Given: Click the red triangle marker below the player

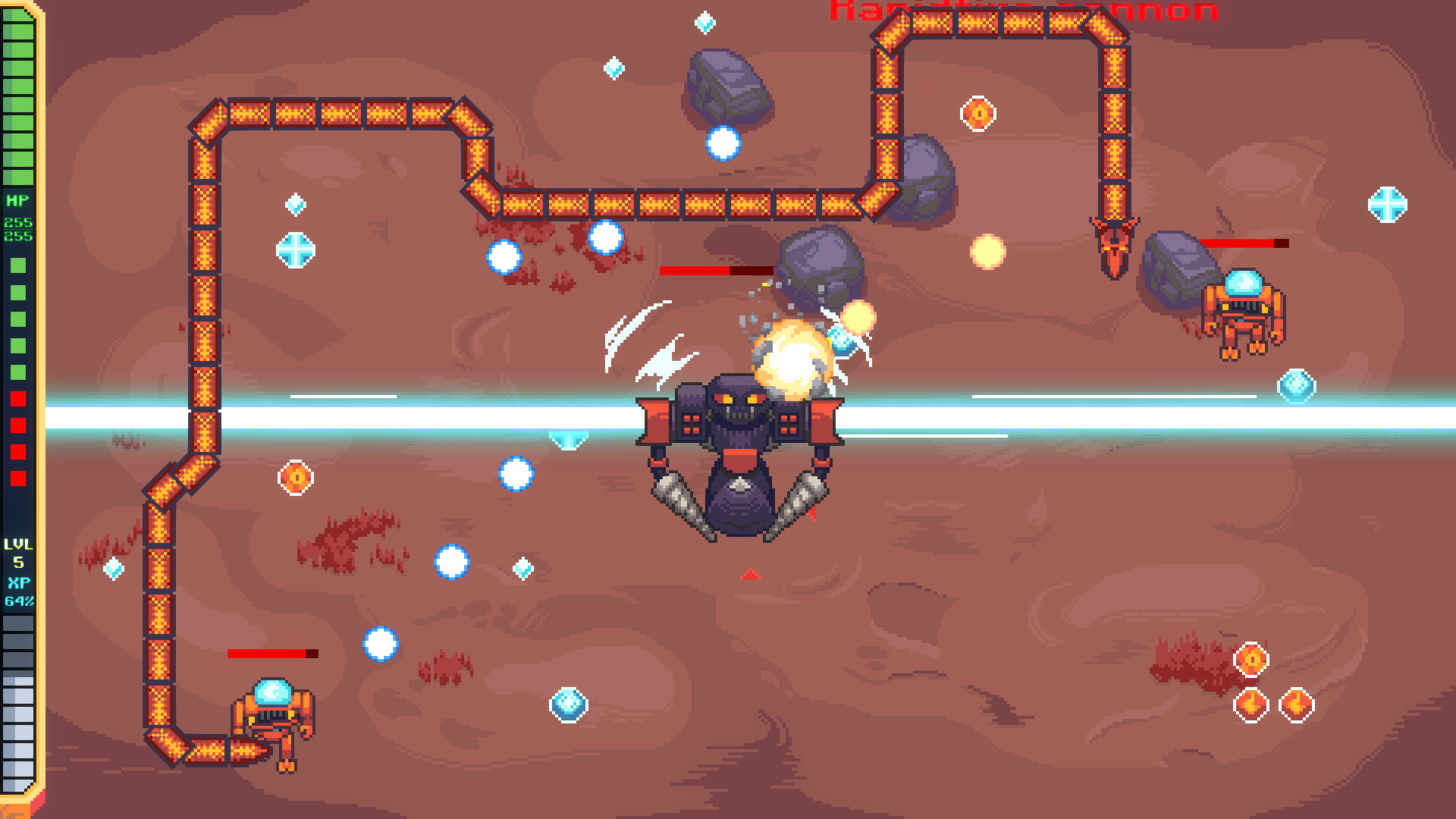Looking at the screenshot, I should point(749,573).
